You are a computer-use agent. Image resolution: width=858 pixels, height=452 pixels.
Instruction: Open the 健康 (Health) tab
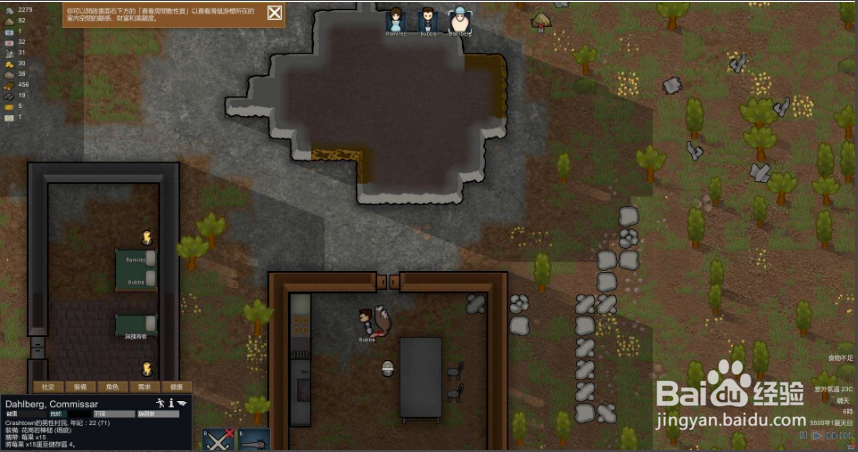click(x=176, y=386)
